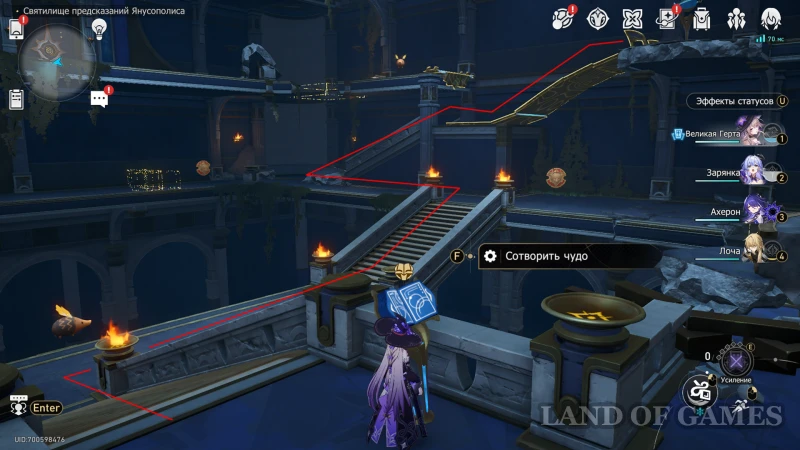Open the chat speech bubble
800x450 pixels.
click(x=99, y=98)
